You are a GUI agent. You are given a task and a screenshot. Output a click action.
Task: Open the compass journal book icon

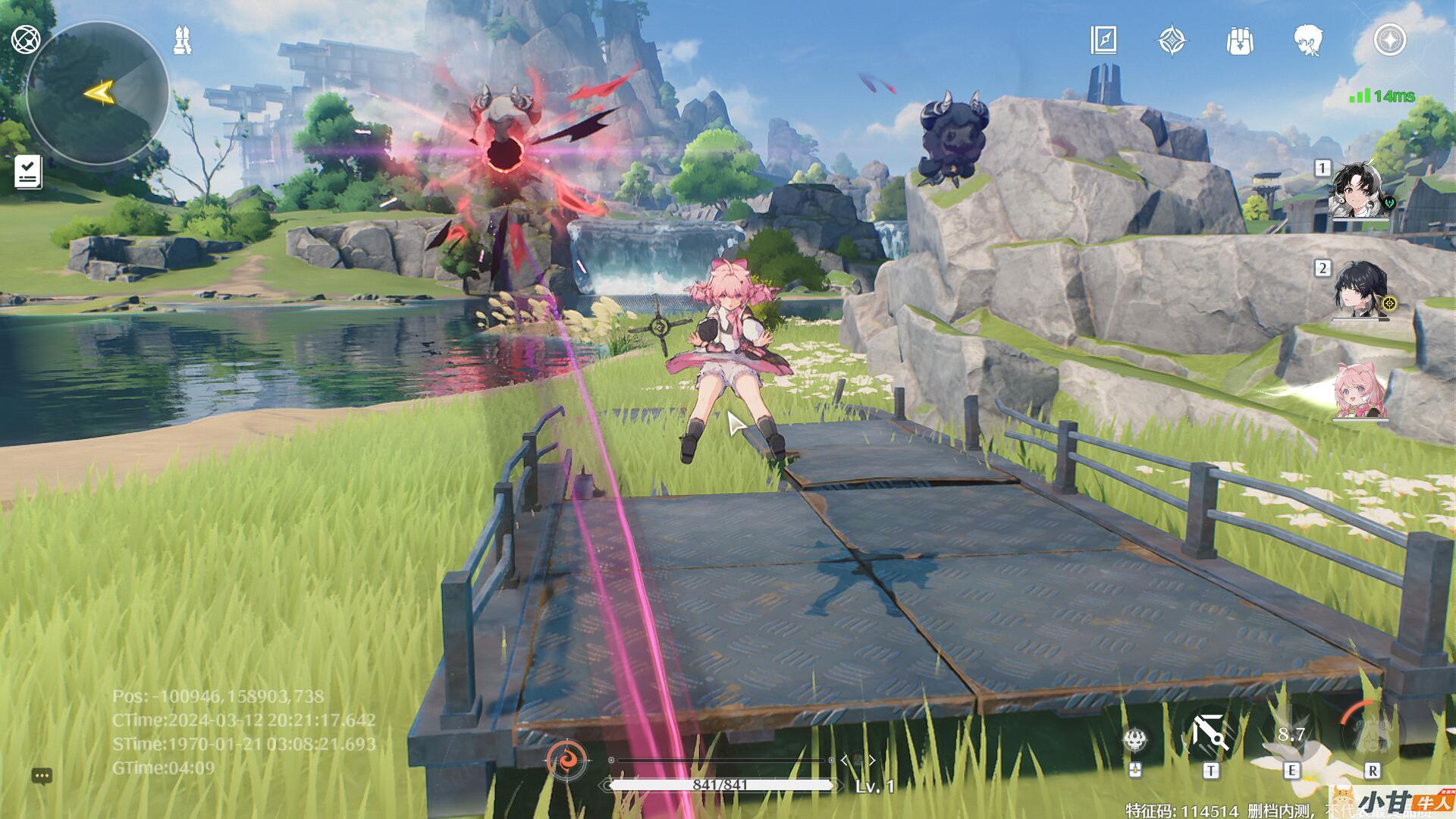pos(1103,40)
